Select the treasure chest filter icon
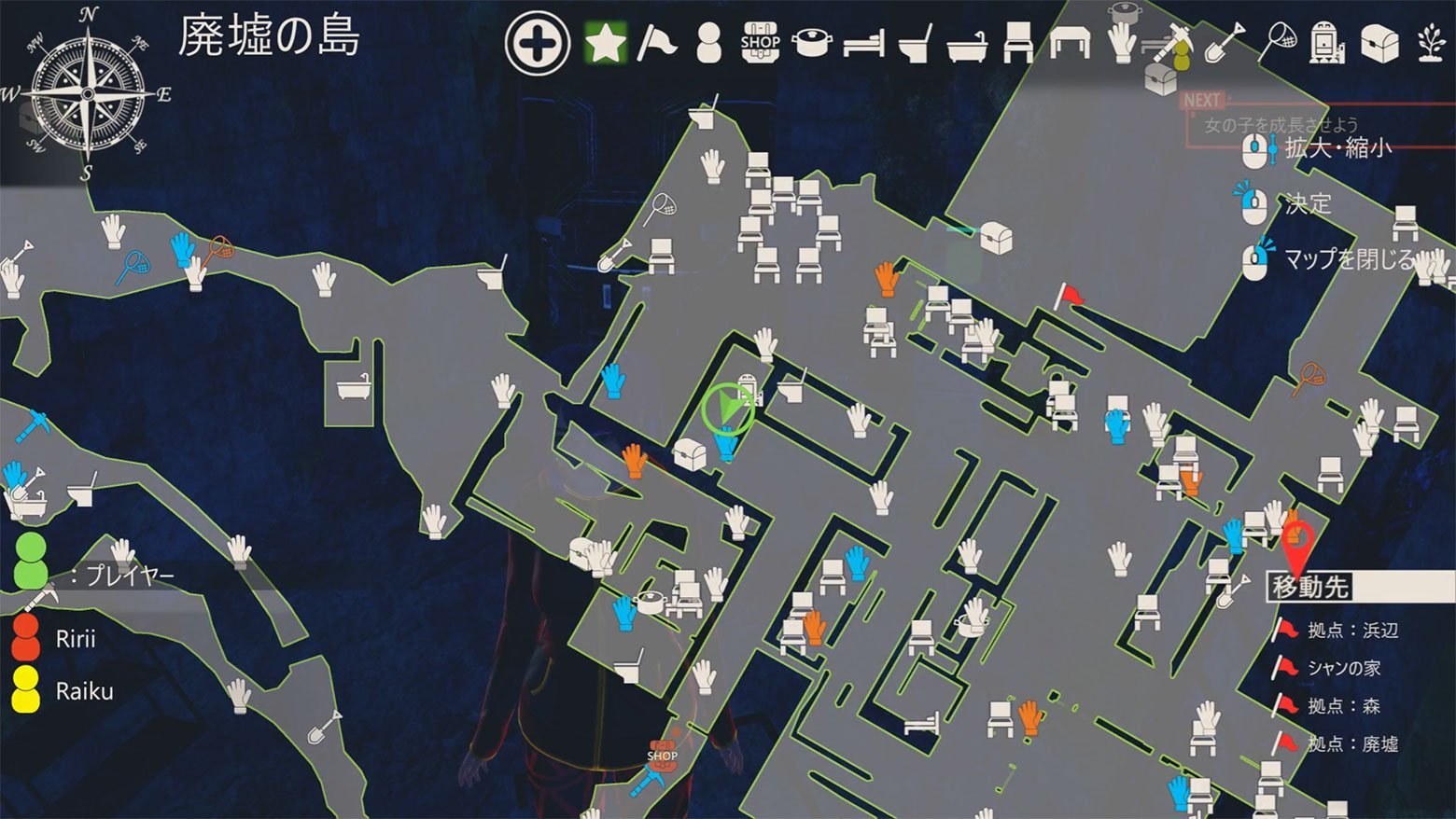 point(1379,43)
